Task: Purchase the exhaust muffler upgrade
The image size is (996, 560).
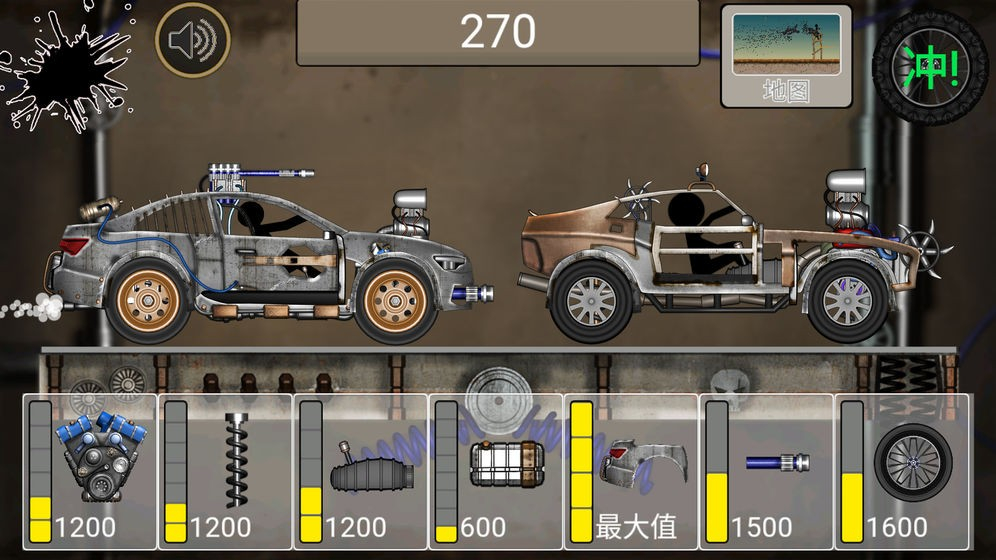Action: (361, 471)
